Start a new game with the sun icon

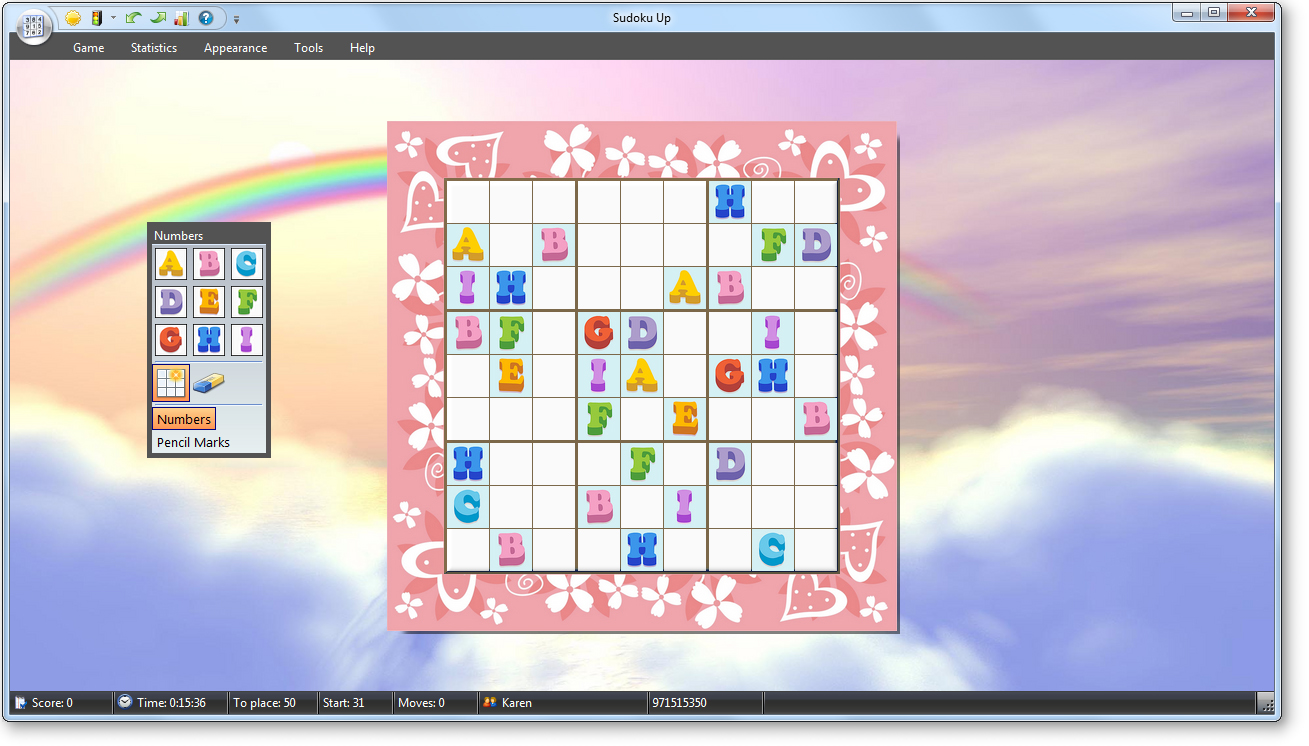(72, 18)
